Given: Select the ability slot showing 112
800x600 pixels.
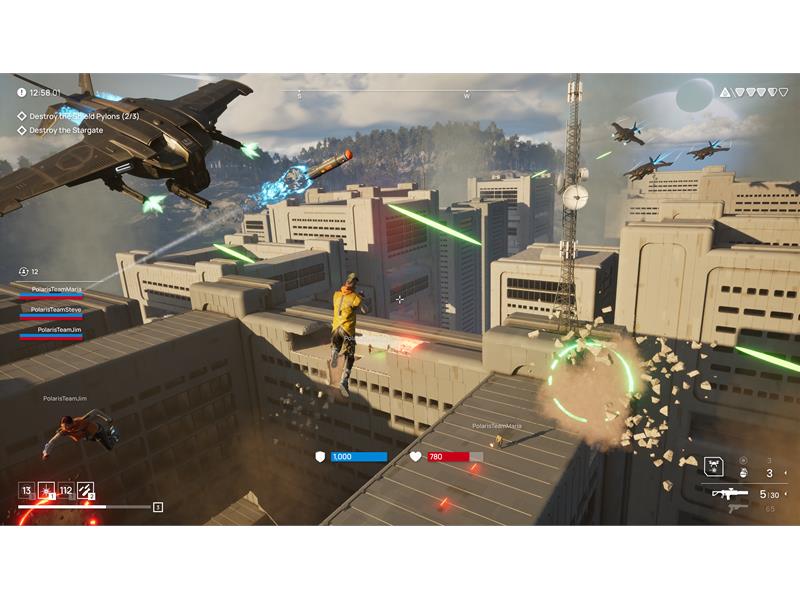Looking at the screenshot, I should (65, 490).
